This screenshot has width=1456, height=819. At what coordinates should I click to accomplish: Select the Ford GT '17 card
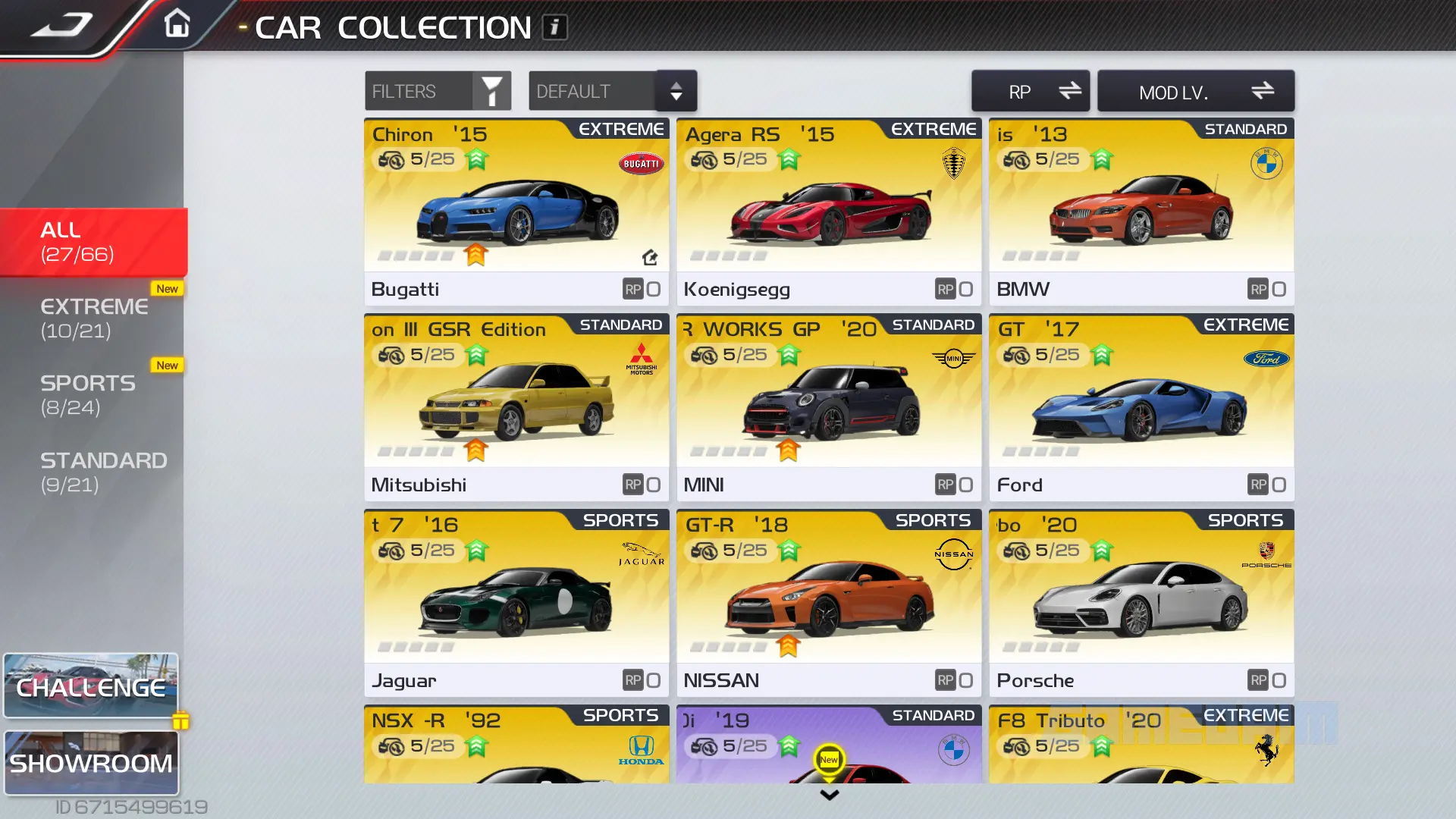(x=1141, y=407)
